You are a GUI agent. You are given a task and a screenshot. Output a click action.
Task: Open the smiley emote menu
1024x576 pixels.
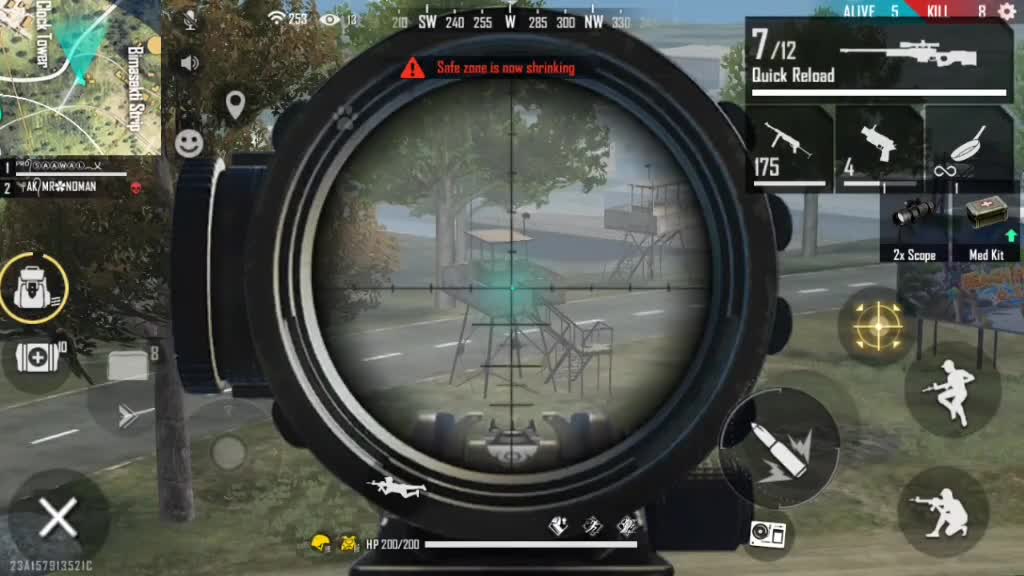tap(189, 143)
